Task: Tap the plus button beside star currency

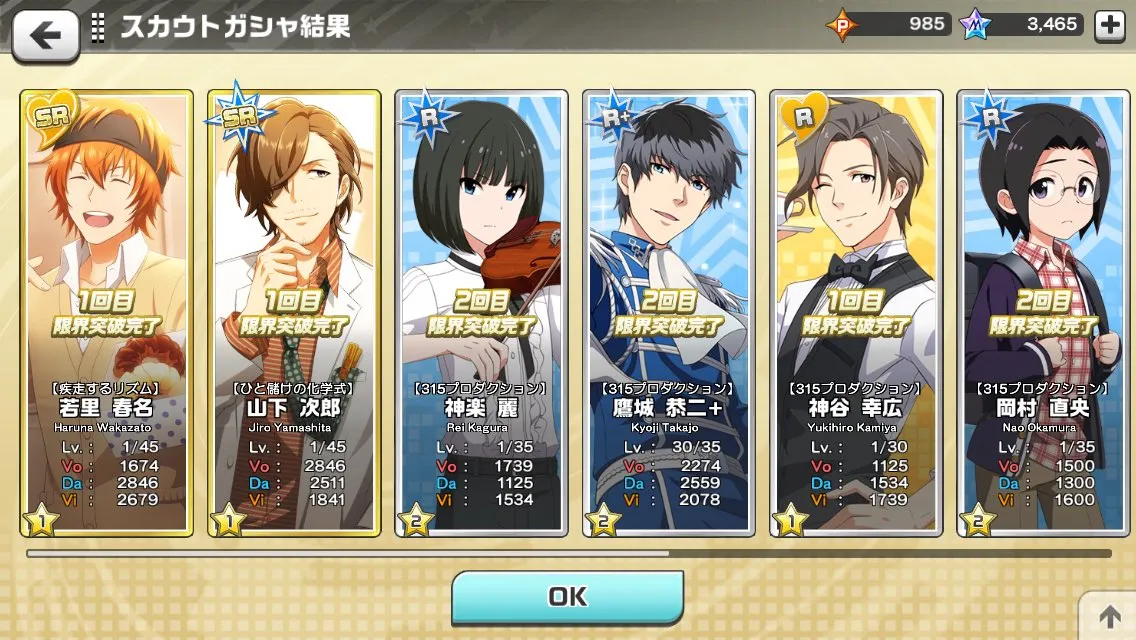Action: point(1110,26)
